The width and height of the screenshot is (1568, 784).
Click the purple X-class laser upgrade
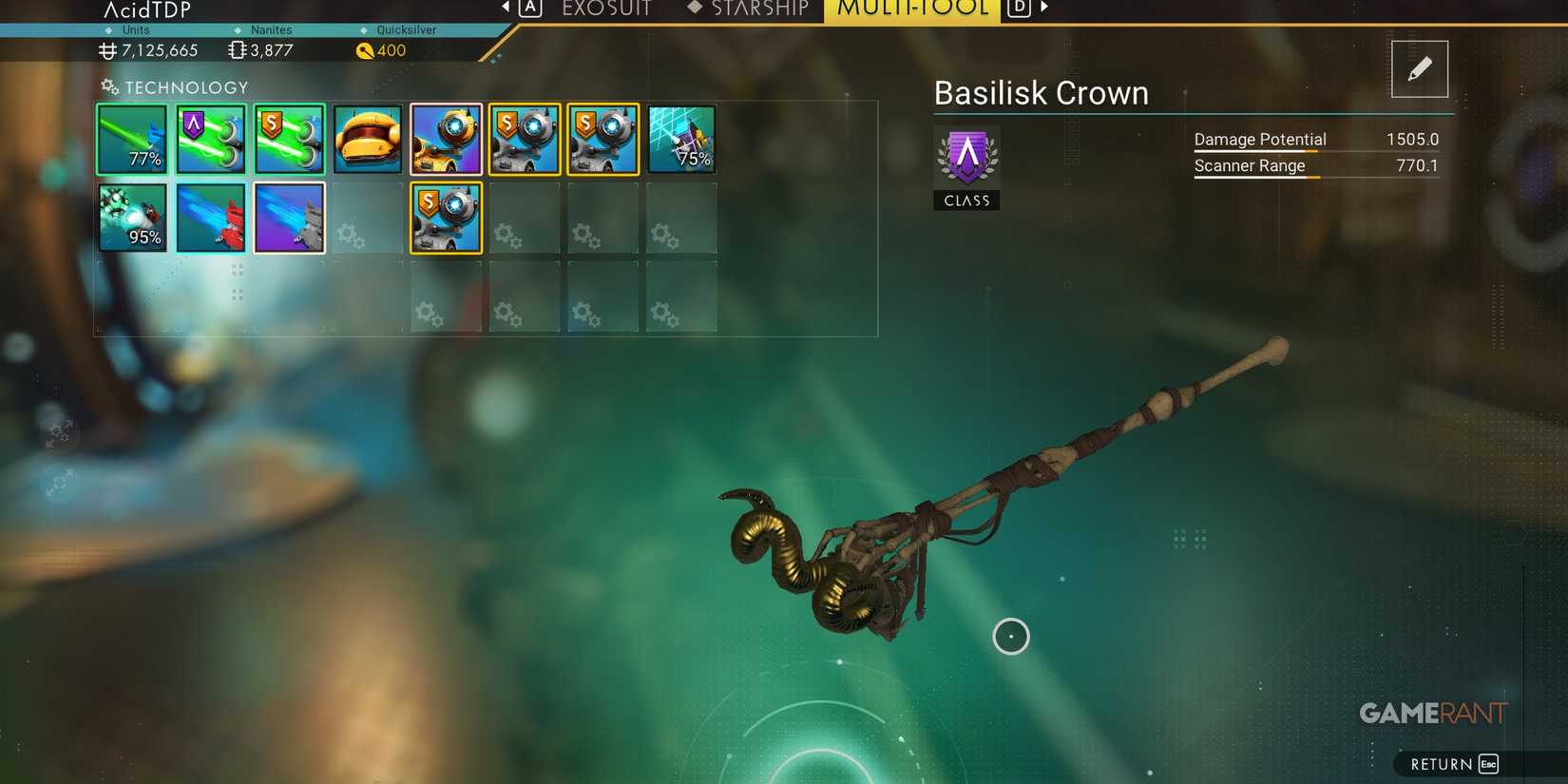point(210,139)
